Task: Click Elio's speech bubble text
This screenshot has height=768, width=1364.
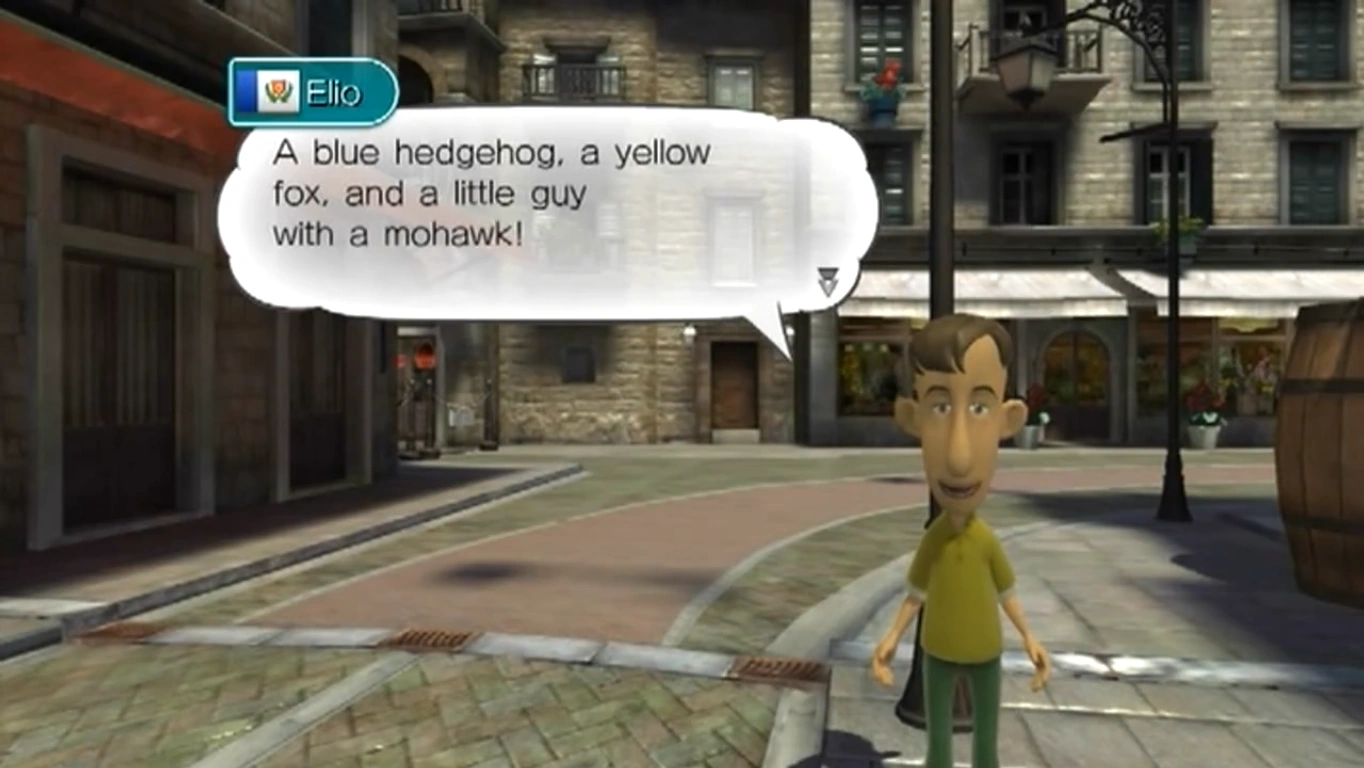Action: [491, 194]
